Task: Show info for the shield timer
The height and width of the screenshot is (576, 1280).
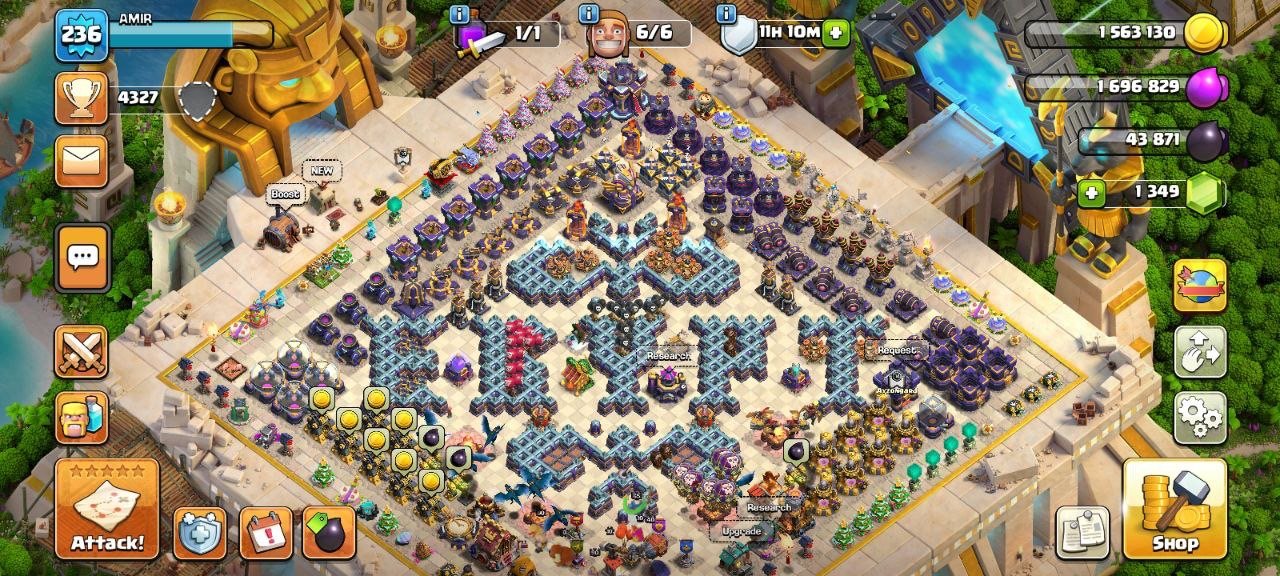Action: click(726, 14)
